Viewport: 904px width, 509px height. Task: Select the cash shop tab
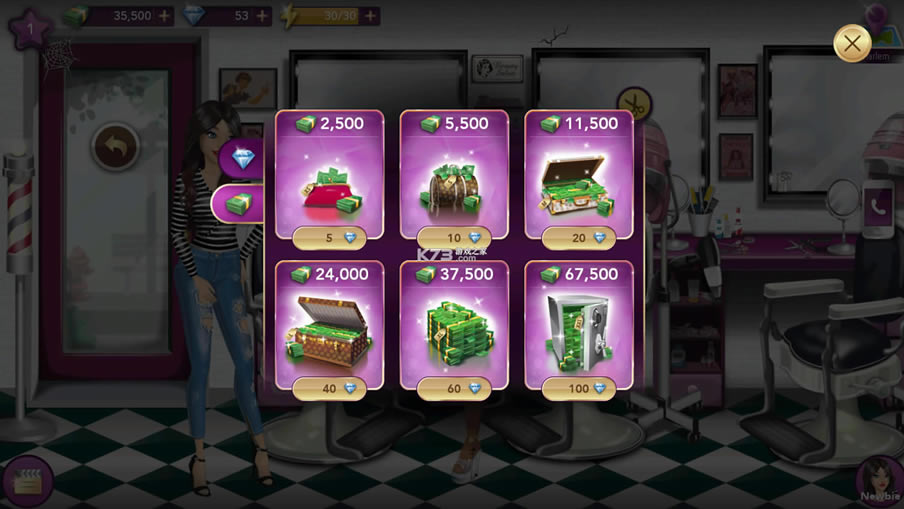[238, 204]
